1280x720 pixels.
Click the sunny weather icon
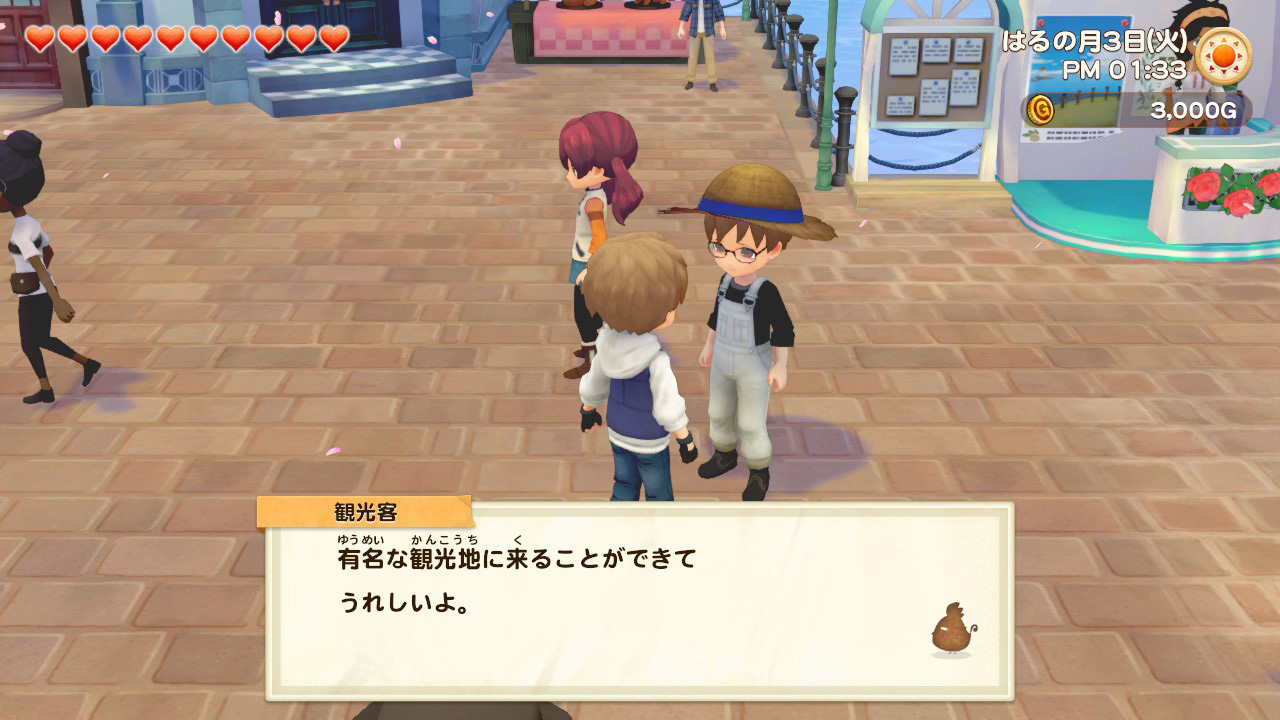point(1222,55)
